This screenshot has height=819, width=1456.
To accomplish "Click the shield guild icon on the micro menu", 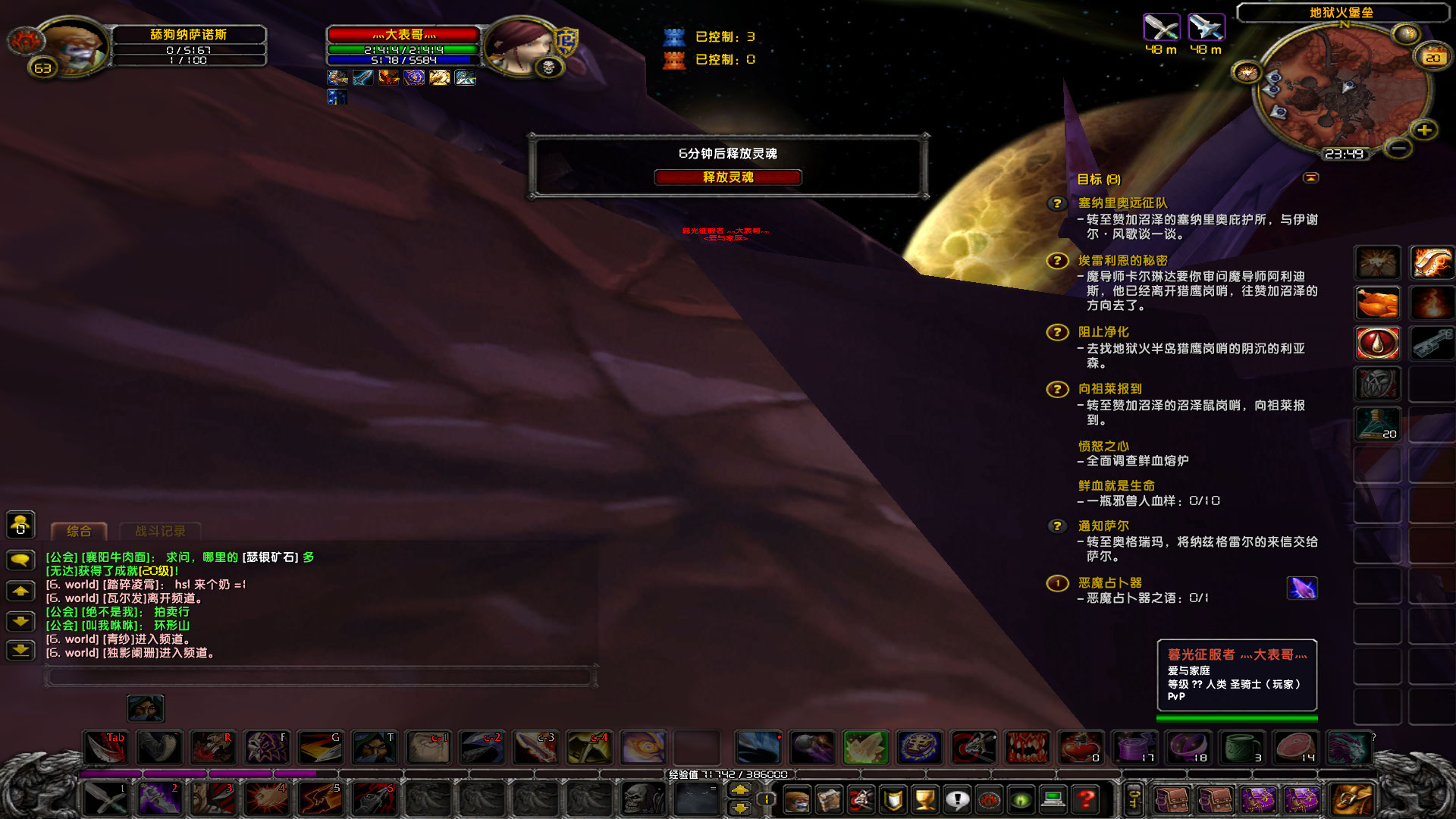I will 893,800.
